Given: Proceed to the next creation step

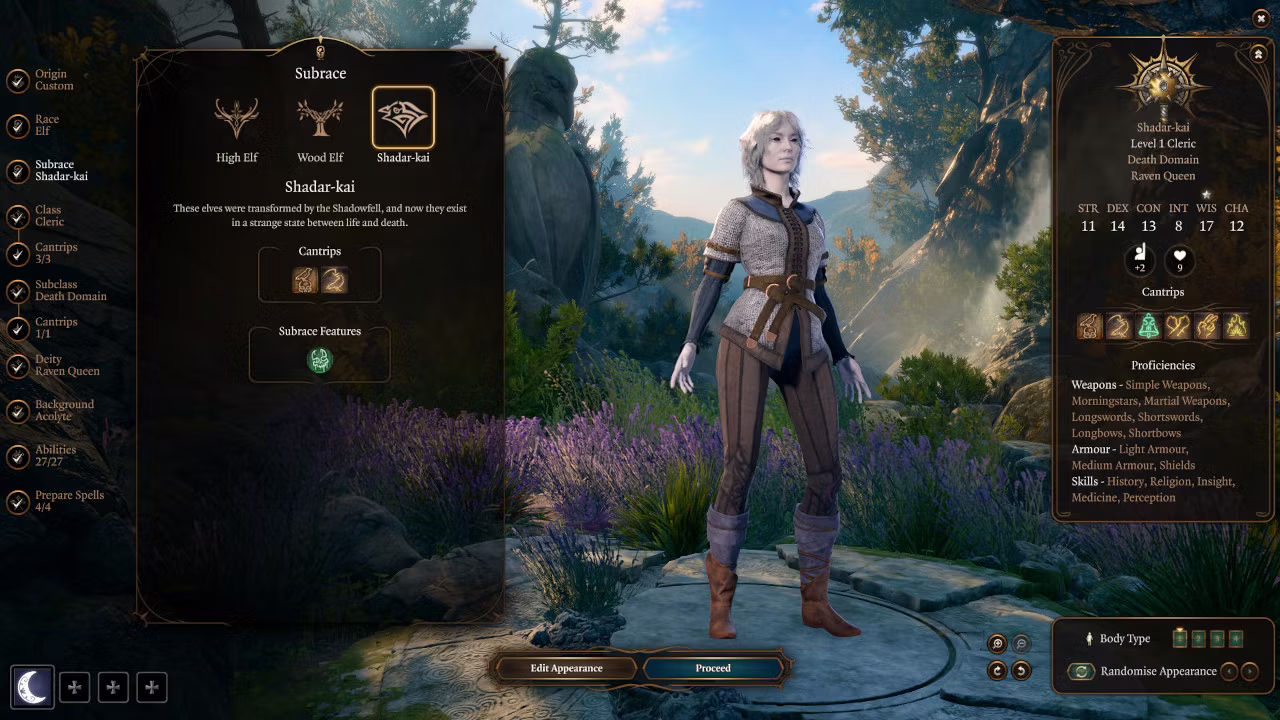Looking at the screenshot, I should click(x=713, y=668).
